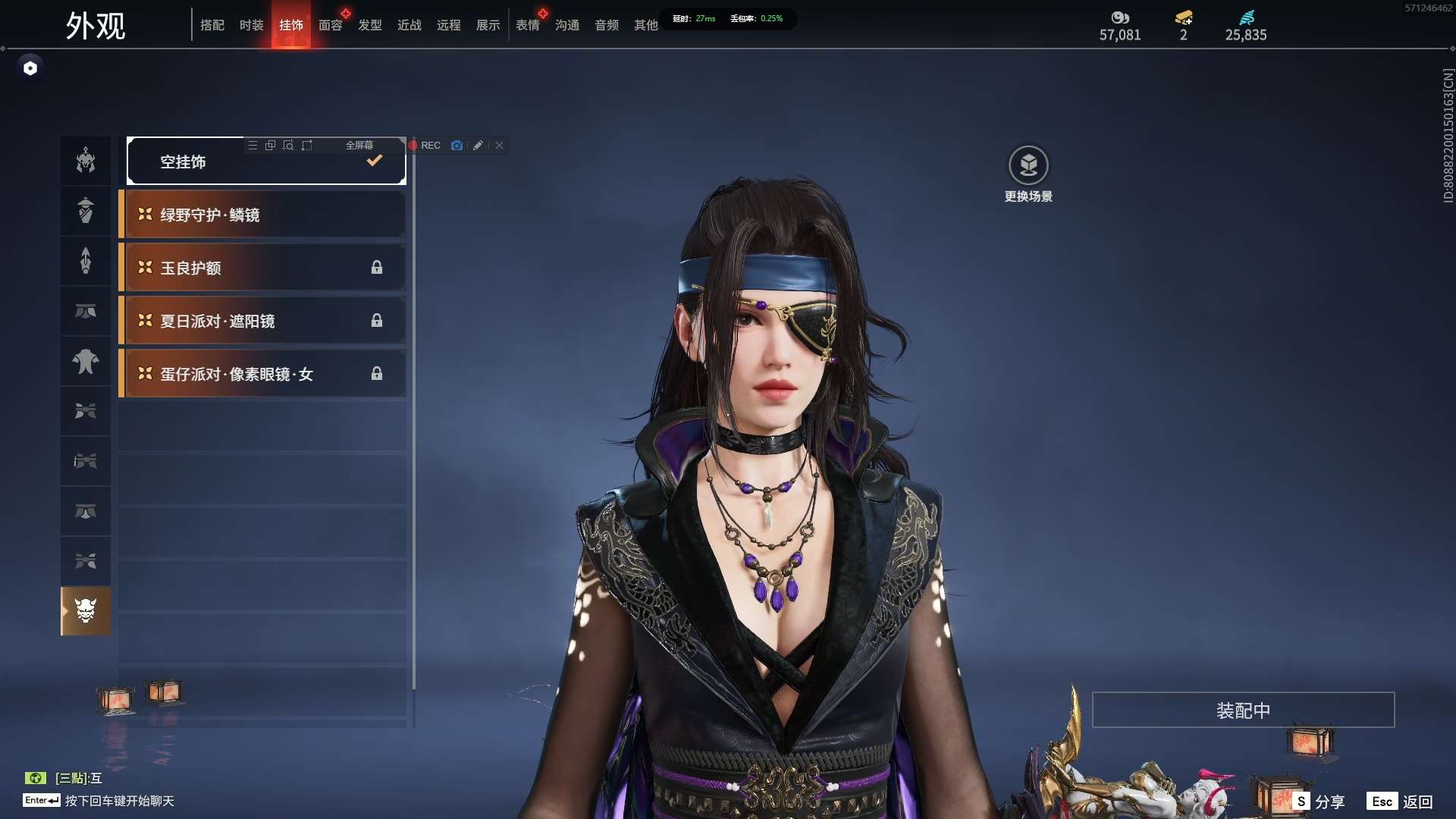The width and height of the screenshot is (1456, 819).
Task: Select the 空挂饰 empty accessory entry
Action: (x=266, y=162)
